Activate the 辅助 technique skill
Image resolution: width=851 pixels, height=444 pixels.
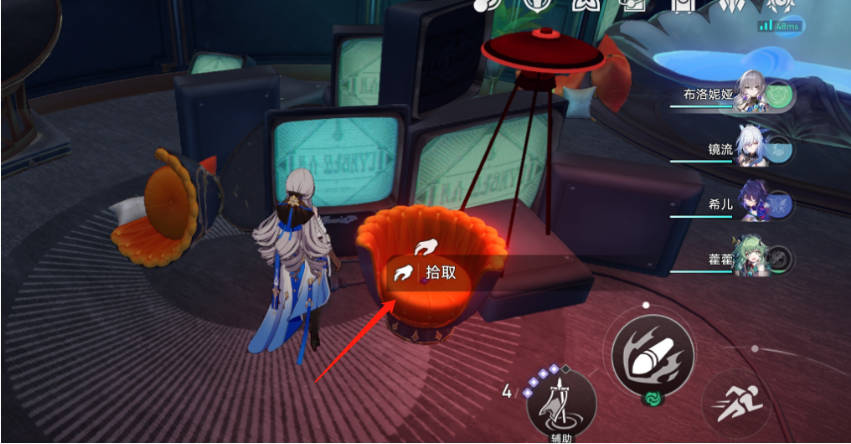[561, 405]
